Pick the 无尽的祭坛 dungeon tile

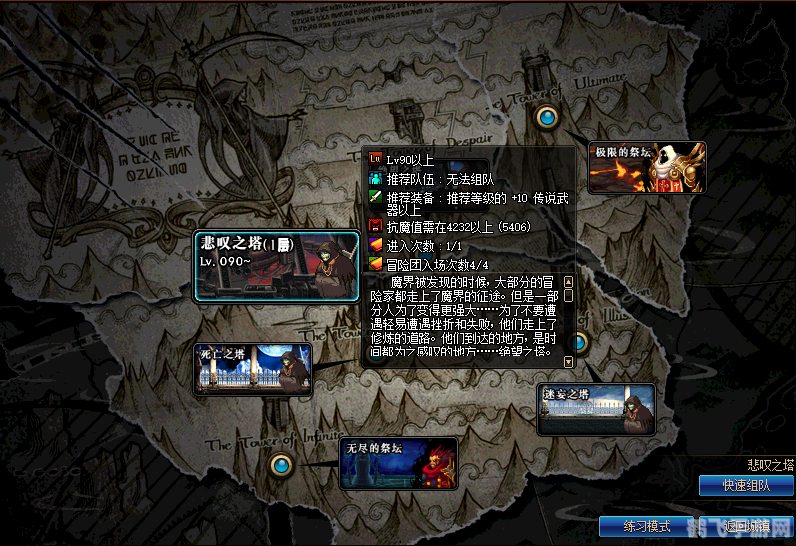coord(398,463)
